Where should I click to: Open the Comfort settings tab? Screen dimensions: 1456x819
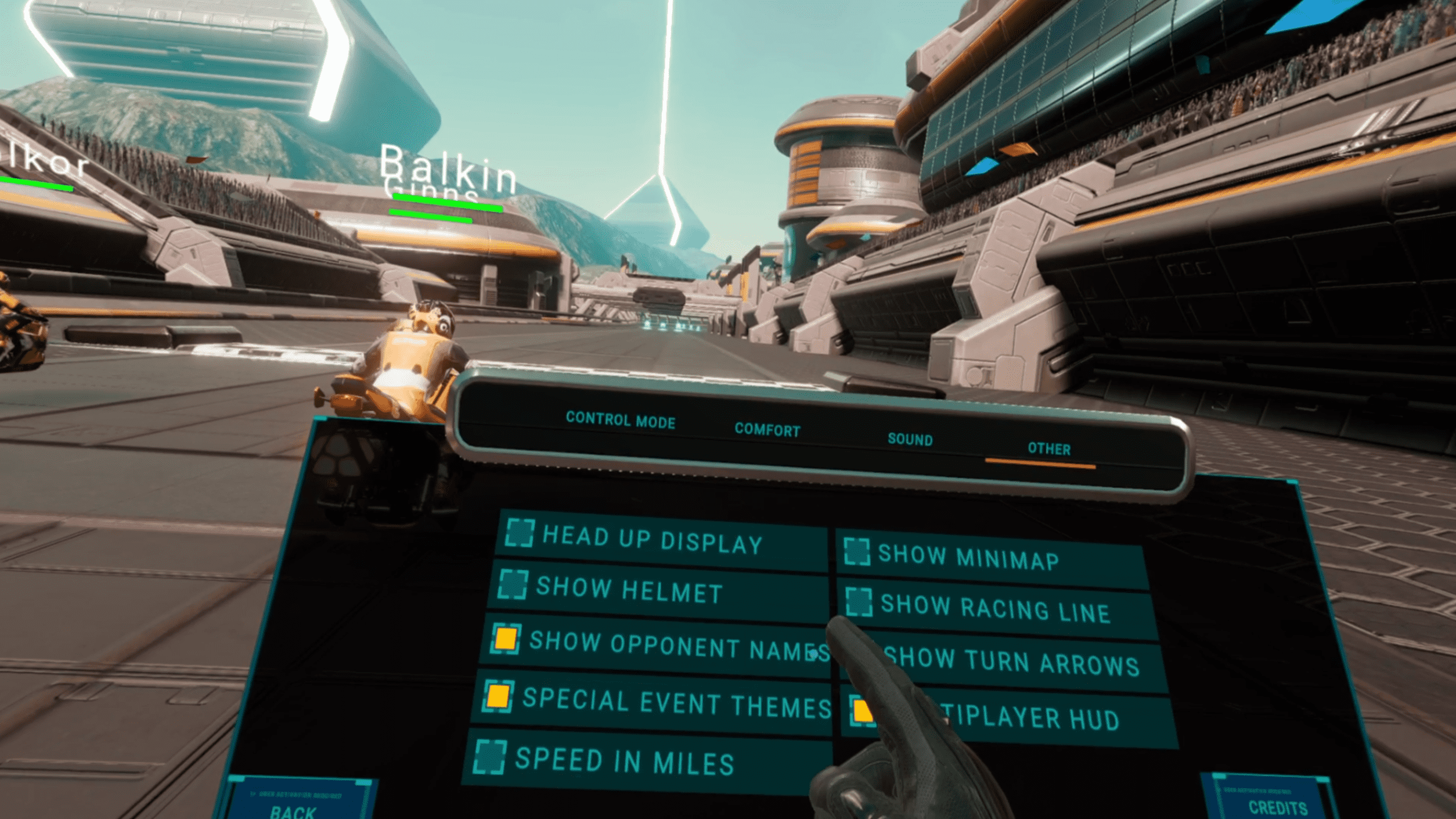767,430
